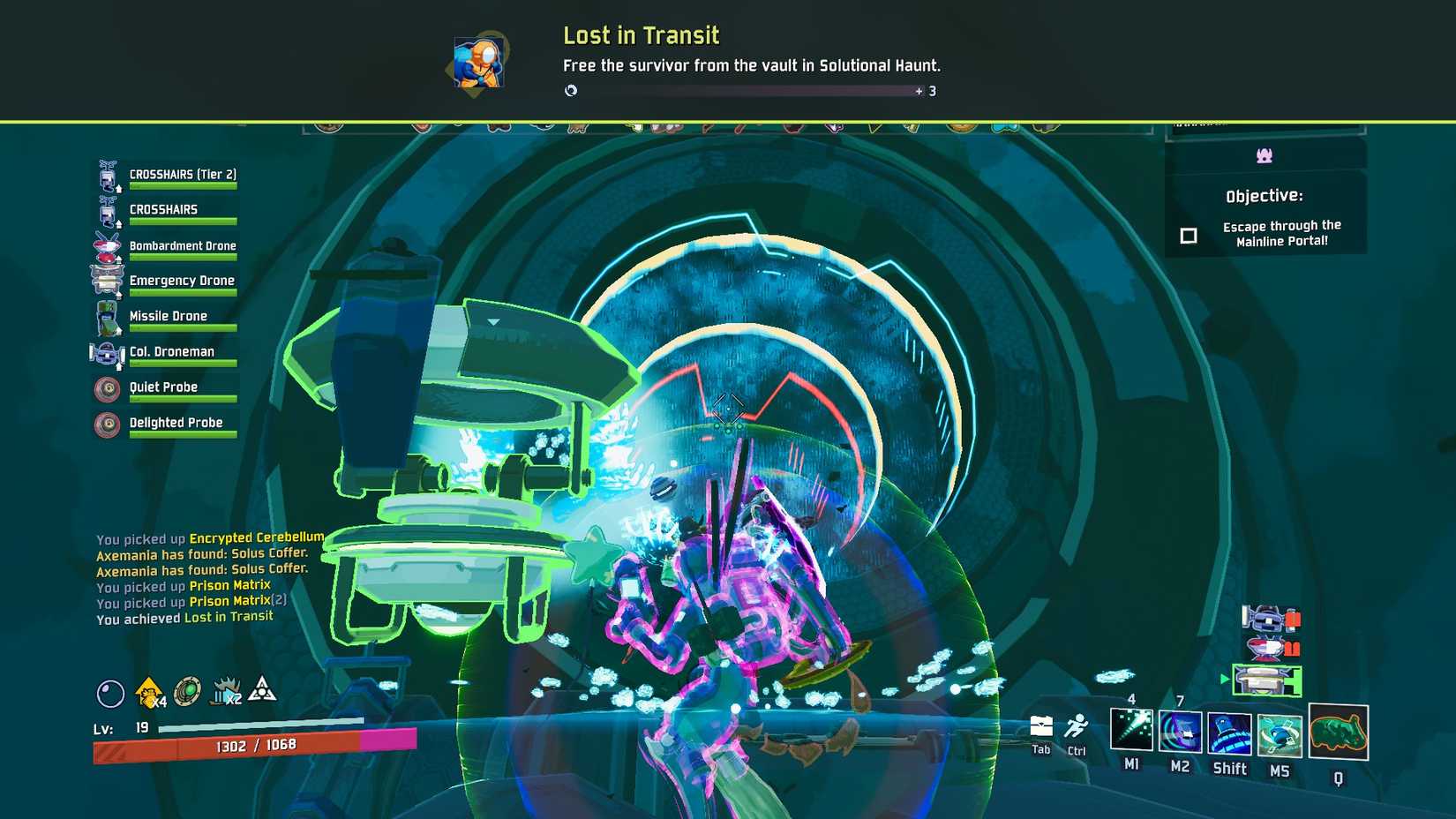This screenshot has width=1456, height=819.
Task: Open the inventory briefcase Tab icon
Action: [1040, 726]
